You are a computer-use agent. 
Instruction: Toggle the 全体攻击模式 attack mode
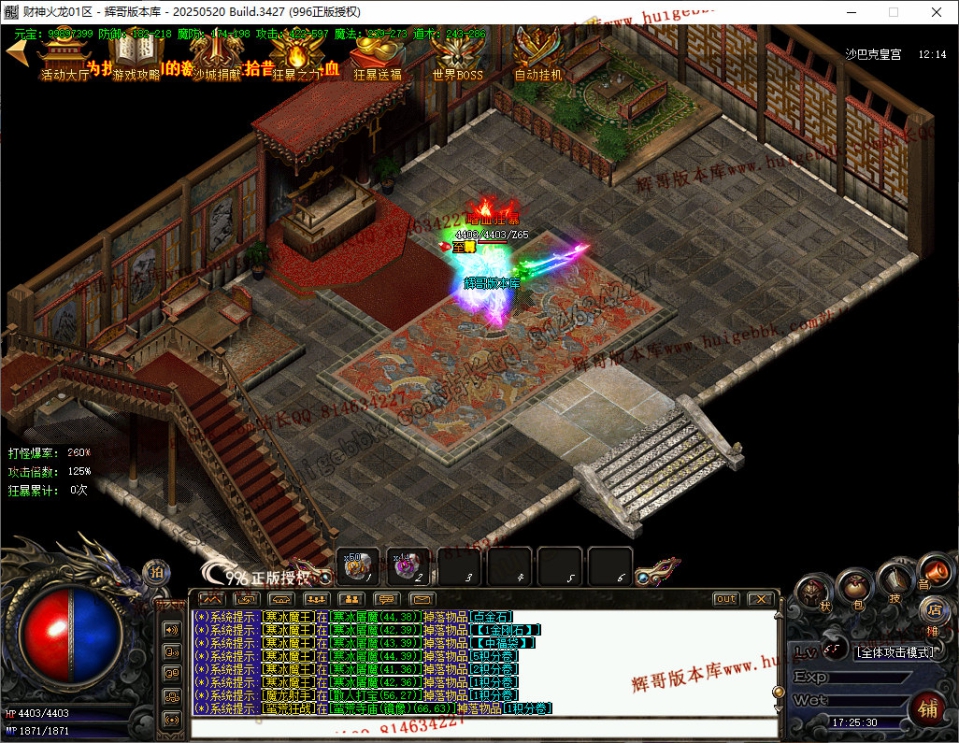896,652
